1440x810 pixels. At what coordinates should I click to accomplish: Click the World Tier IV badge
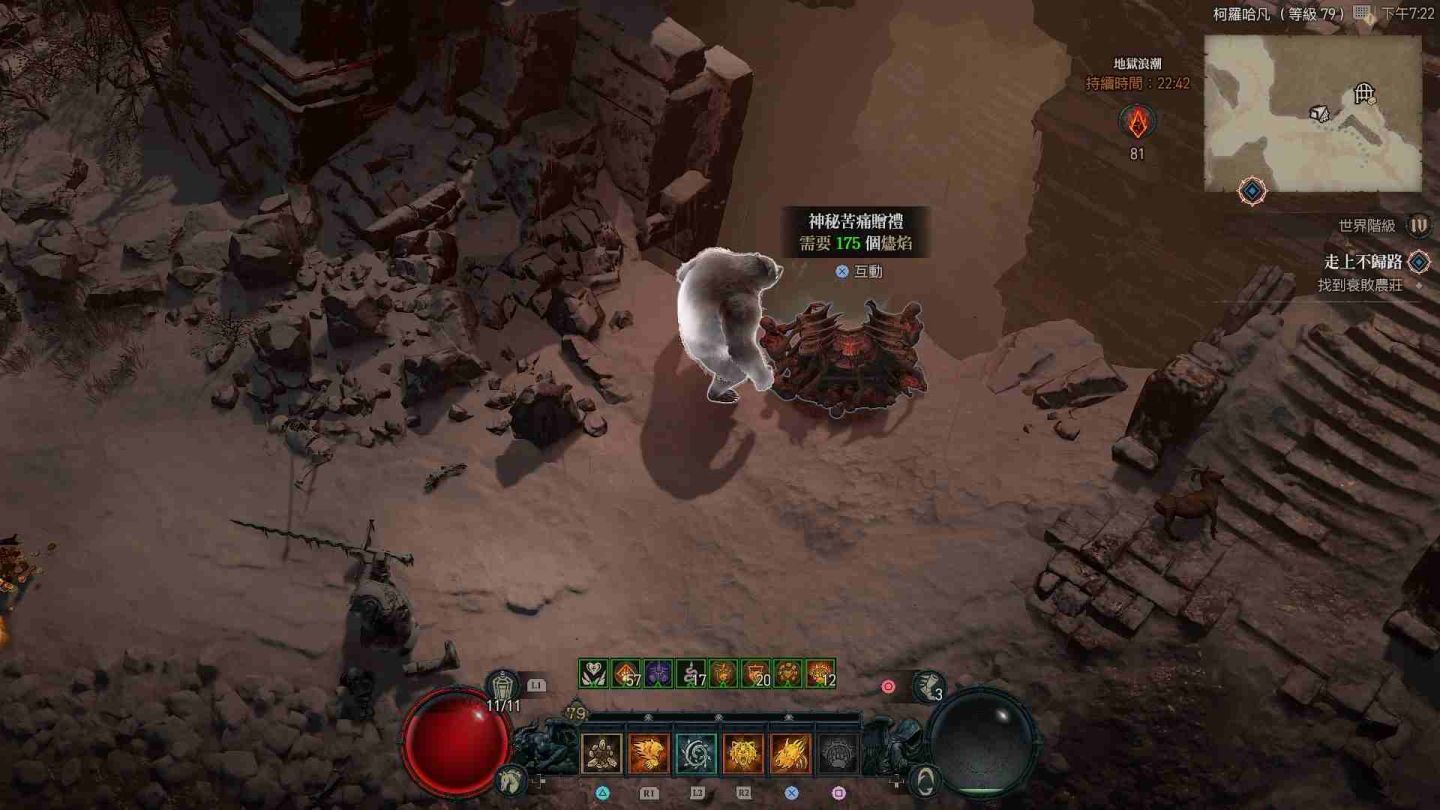[x=1418, y=226]
